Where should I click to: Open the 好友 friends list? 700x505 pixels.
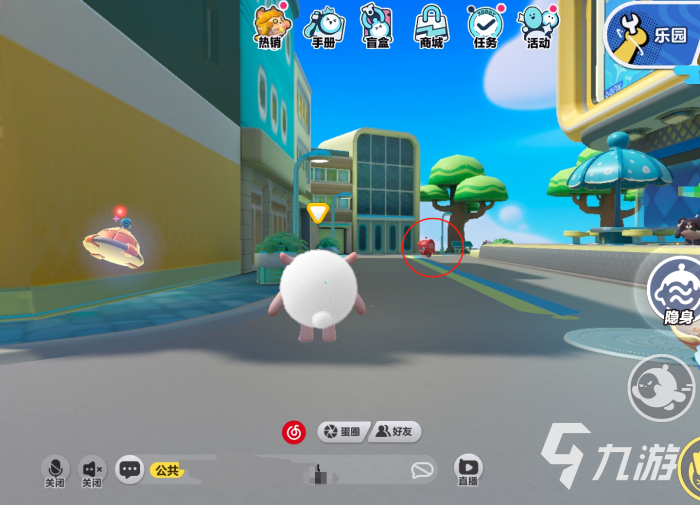395,432
